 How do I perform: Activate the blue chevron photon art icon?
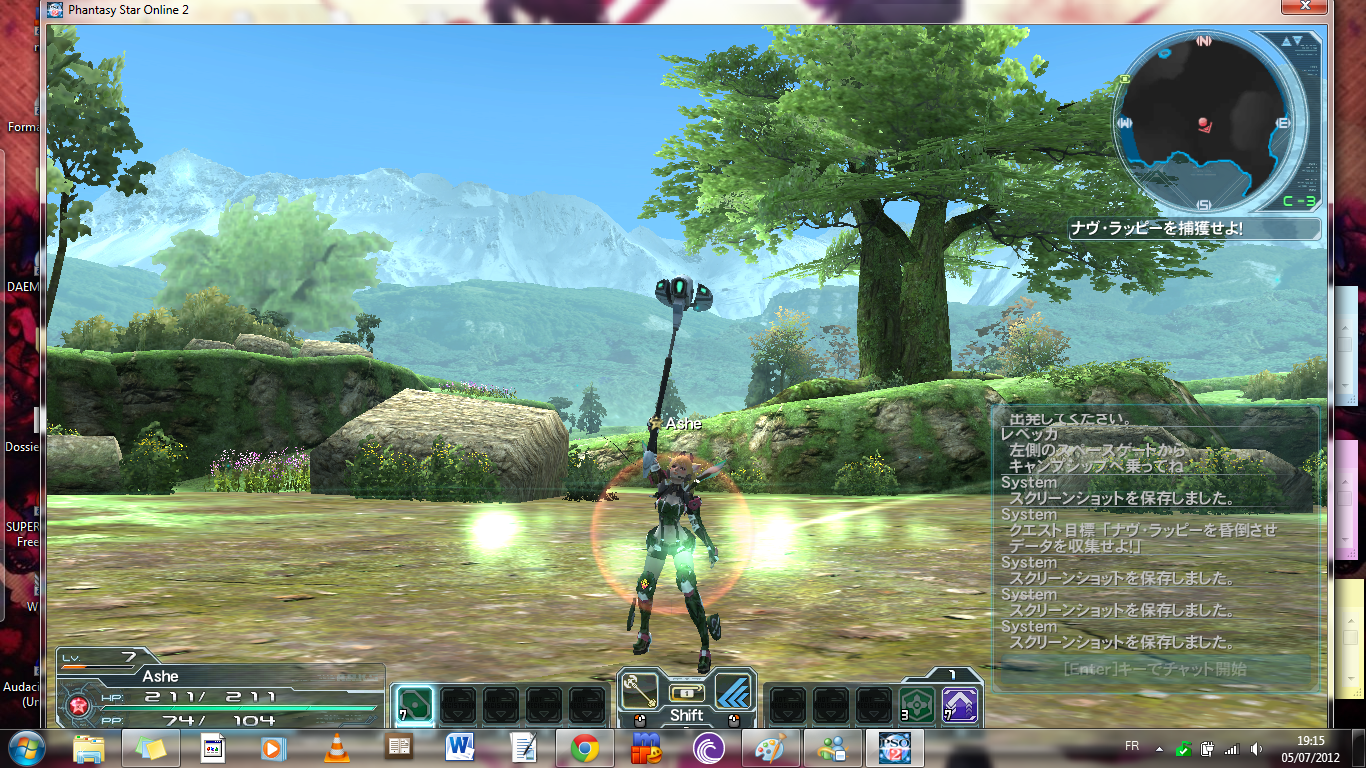point(733,690)
